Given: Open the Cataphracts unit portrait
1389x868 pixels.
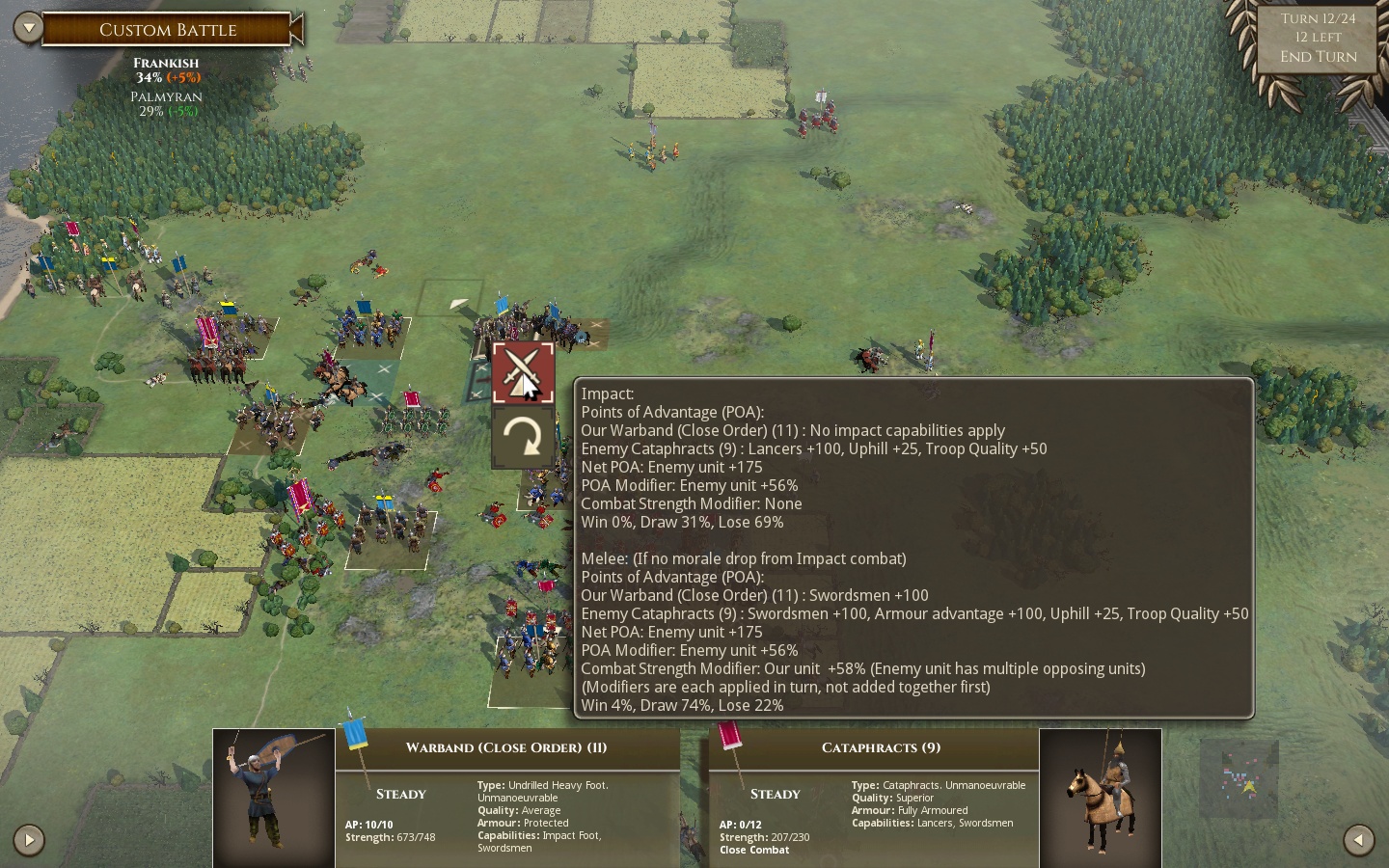Looking at the screenshot, I should pyautogui.click(x=1101, y=798).
